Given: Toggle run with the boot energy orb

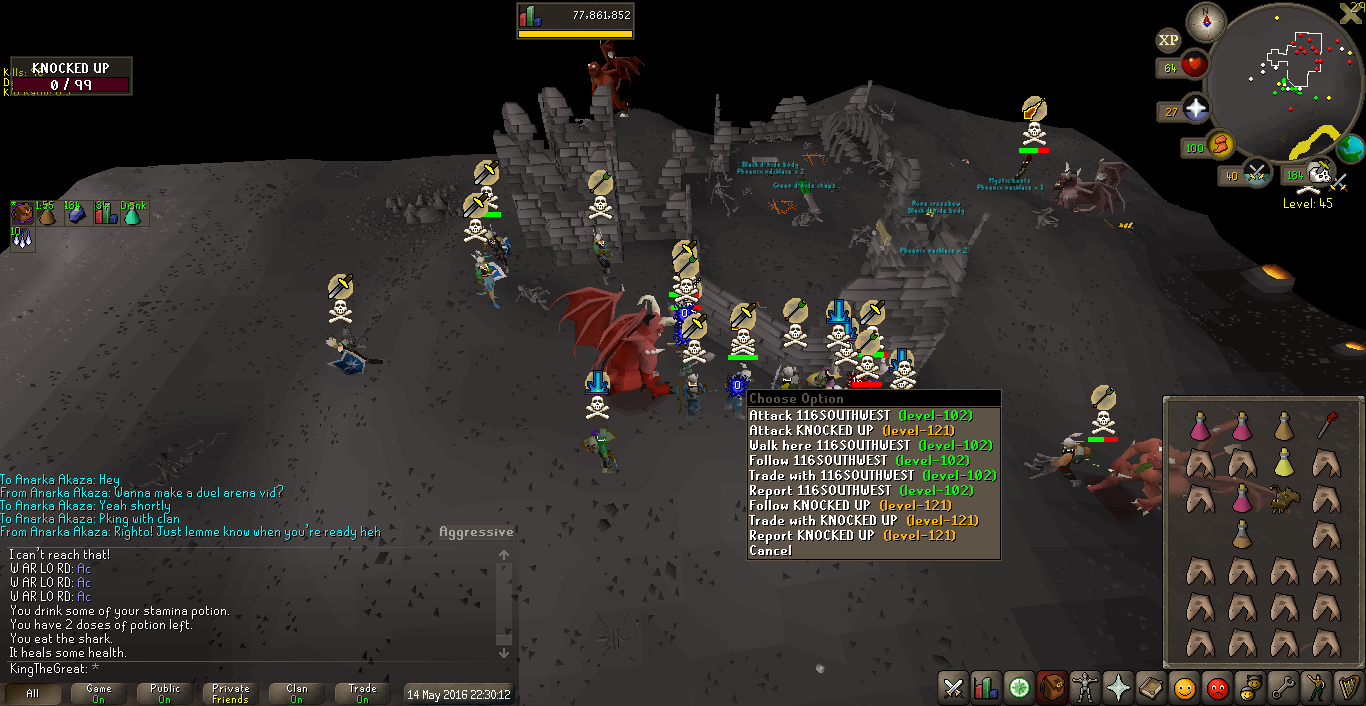Looking at the screenshot, I should (1219, 145).
